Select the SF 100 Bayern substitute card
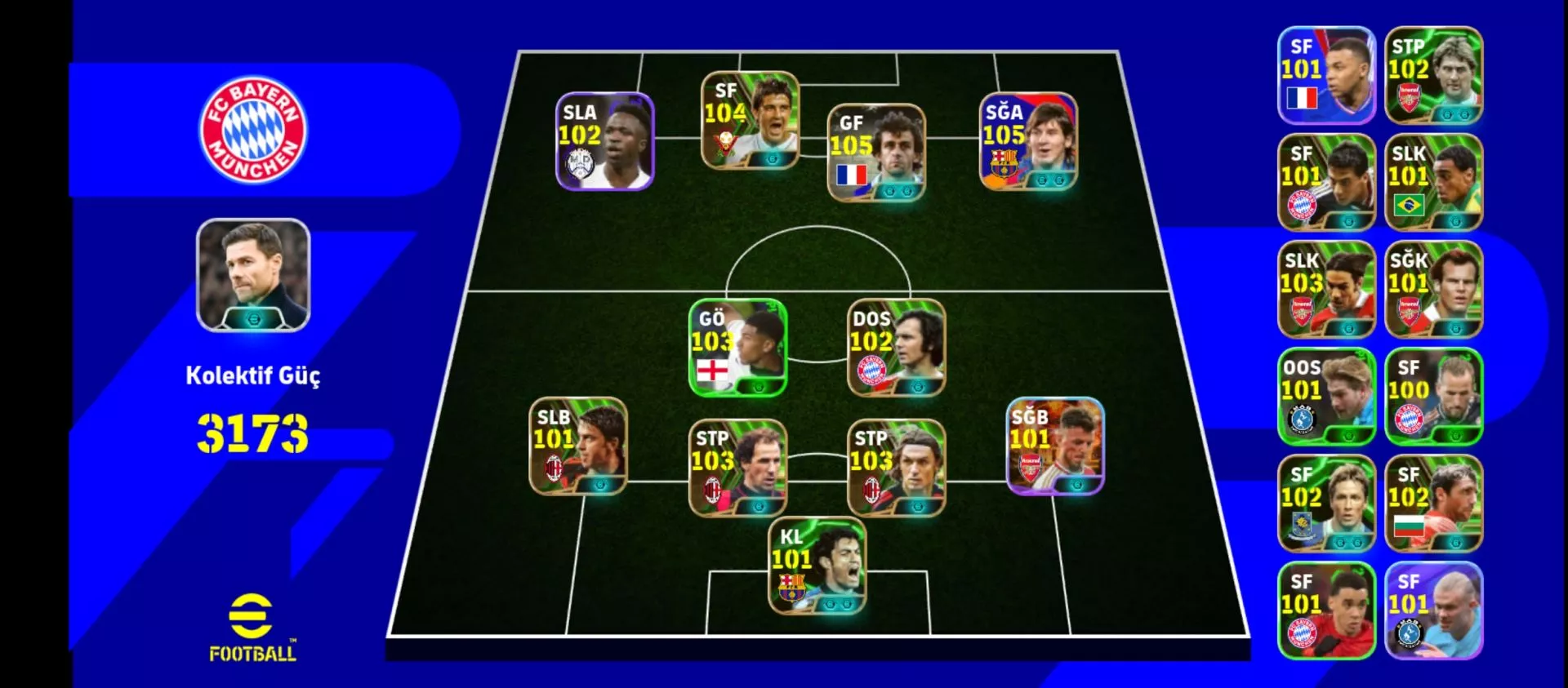This screenshot has height=688, width=1568. (1433, 397)
